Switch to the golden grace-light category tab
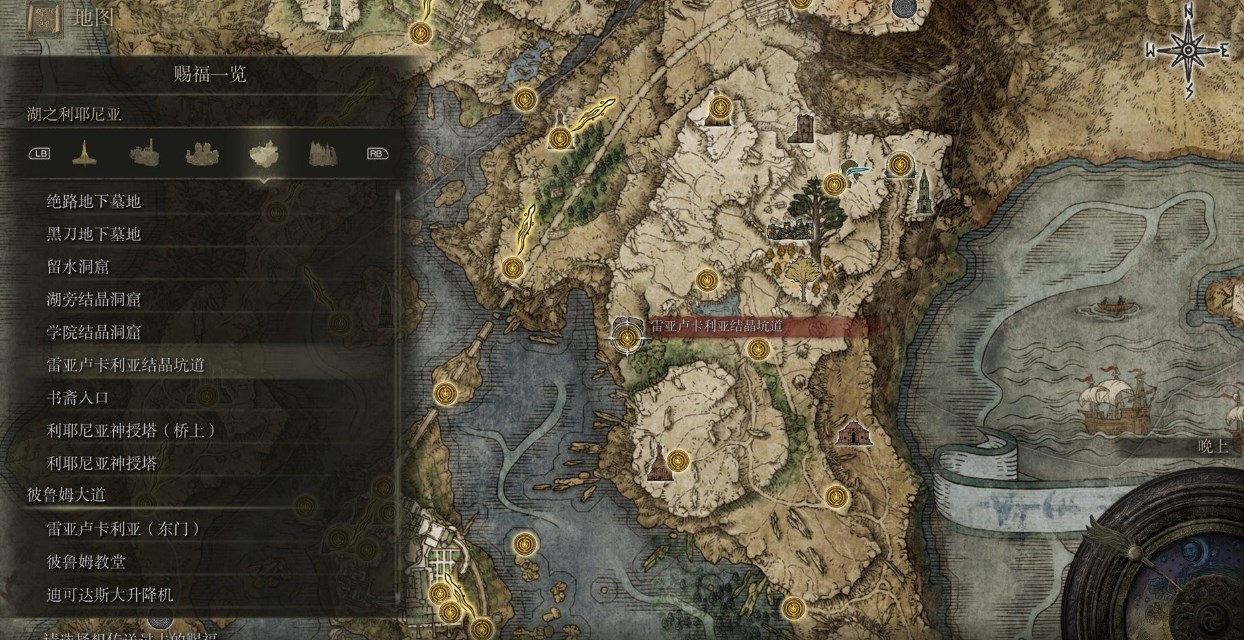The image size is (1244, 640). click(x=83, y=153)
